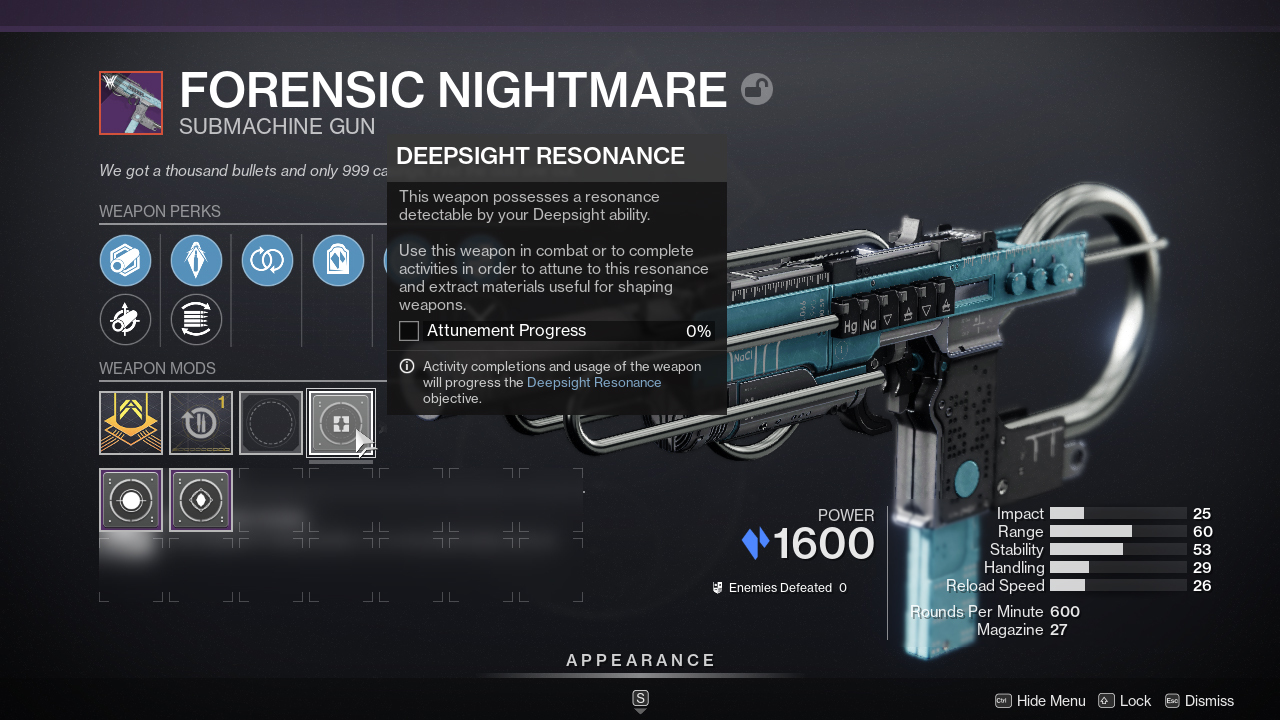Expand the Appearance section
This screenshot has width=1280, height=720.
tap(641, 660)
